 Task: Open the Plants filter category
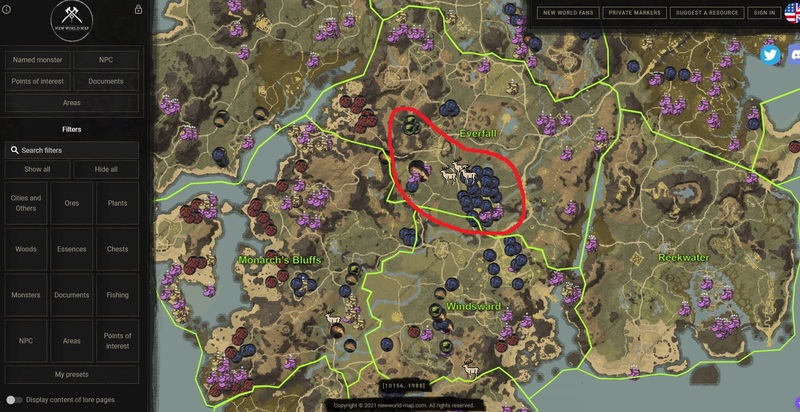tap(117, 203)
